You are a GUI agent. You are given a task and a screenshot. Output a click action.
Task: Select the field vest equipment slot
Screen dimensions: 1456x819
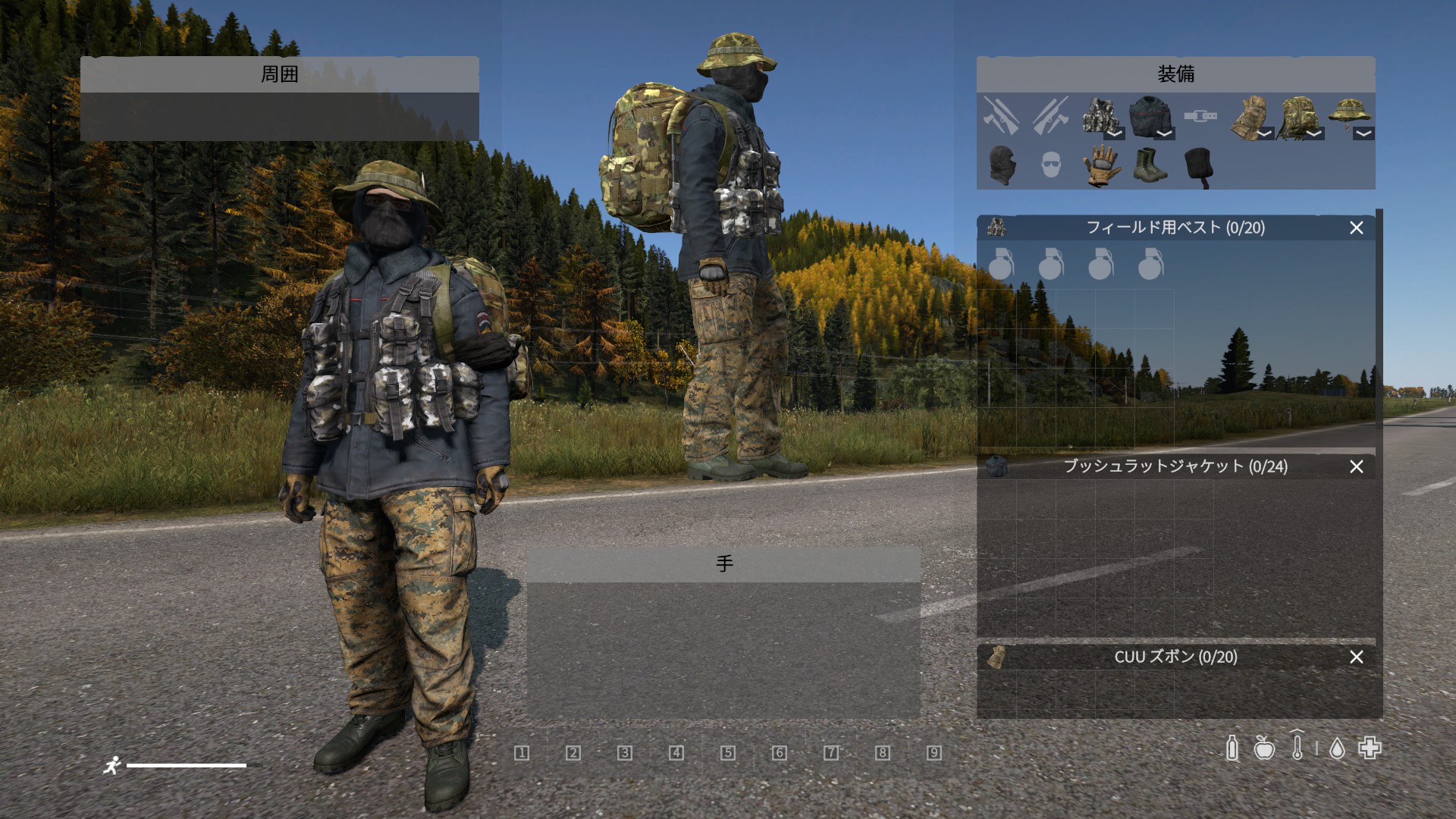point(1099,117)
